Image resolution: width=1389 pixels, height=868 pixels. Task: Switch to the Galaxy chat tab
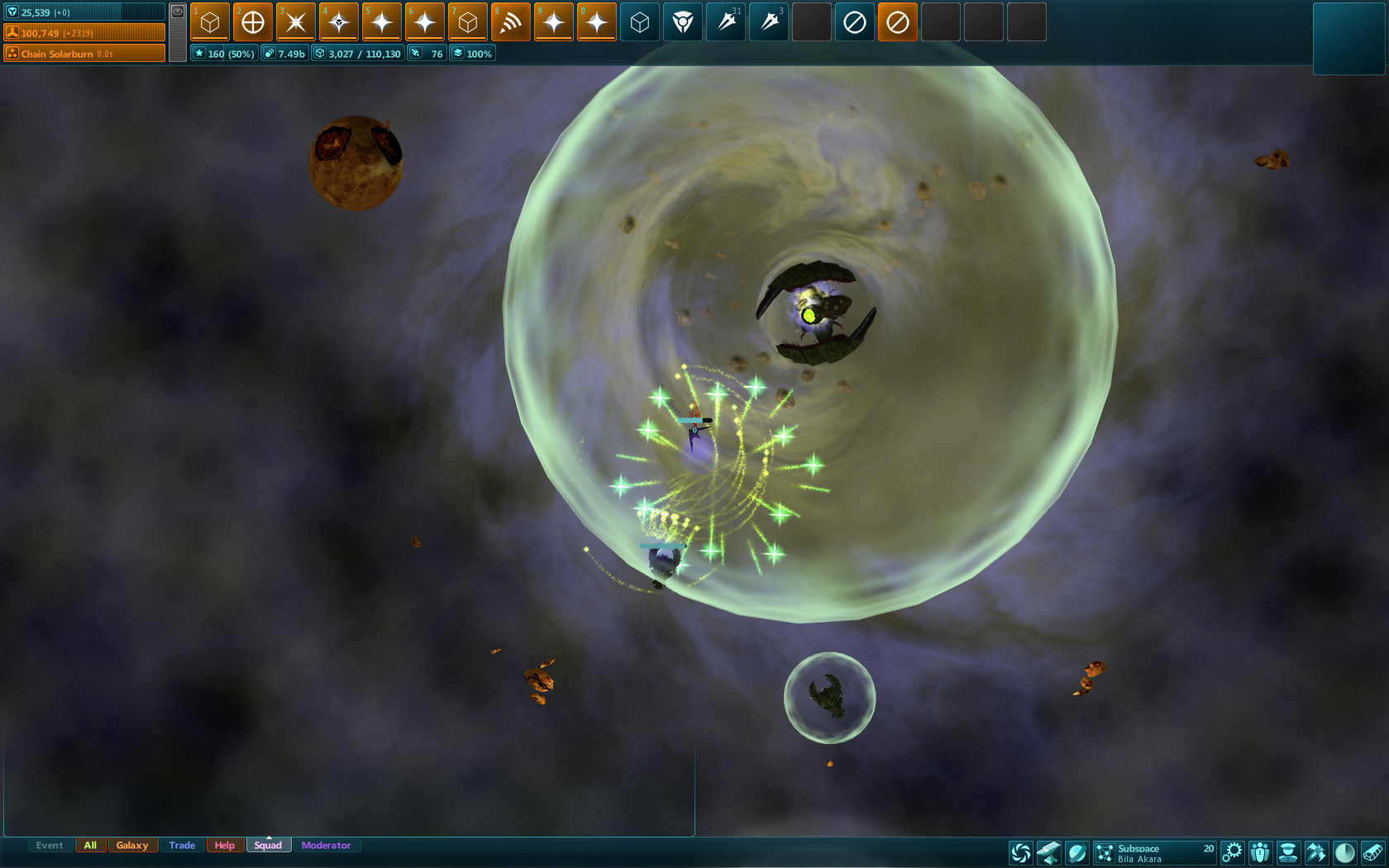[x=131, y=845]
